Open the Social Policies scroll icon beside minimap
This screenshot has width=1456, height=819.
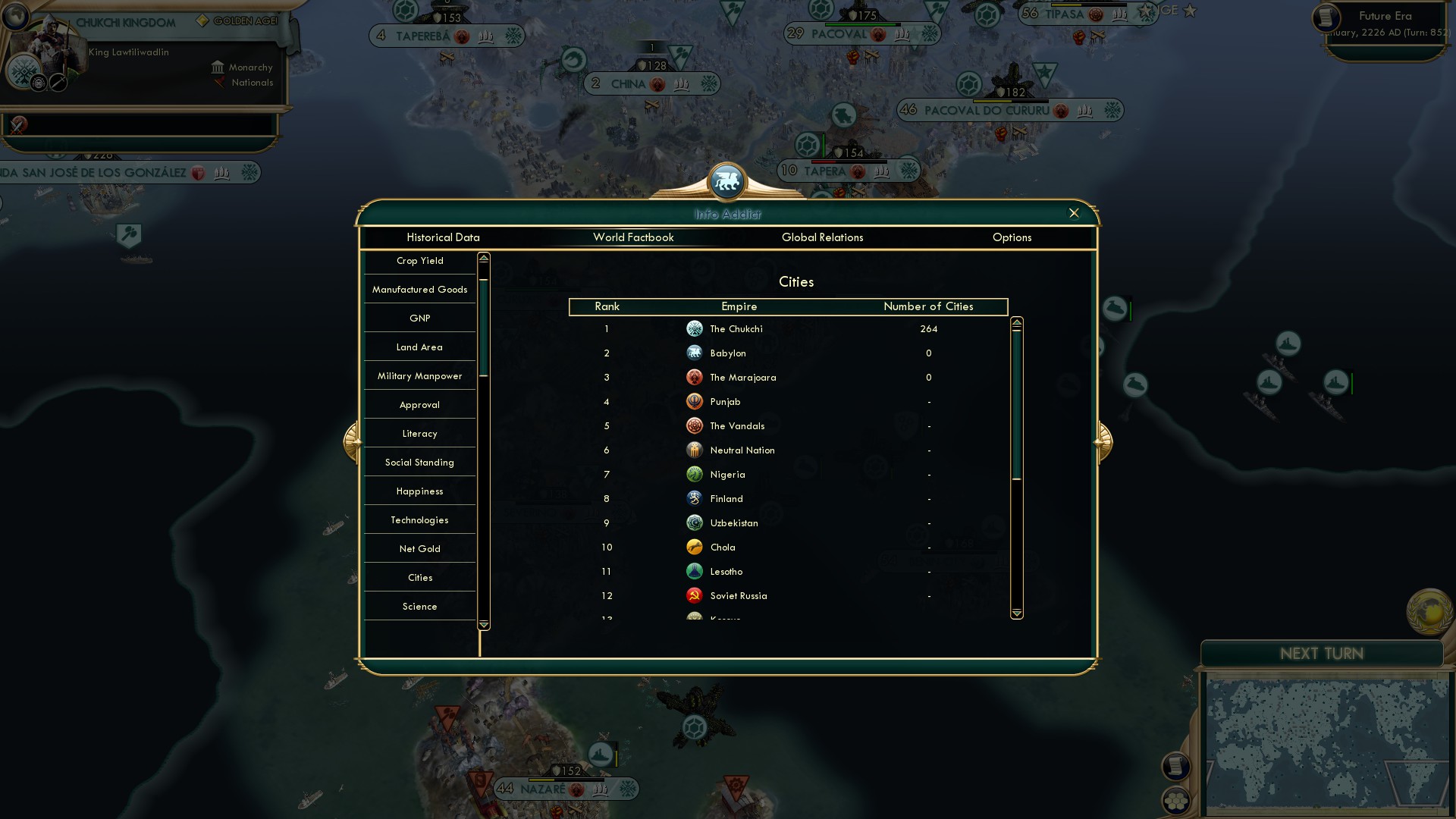1176,767
